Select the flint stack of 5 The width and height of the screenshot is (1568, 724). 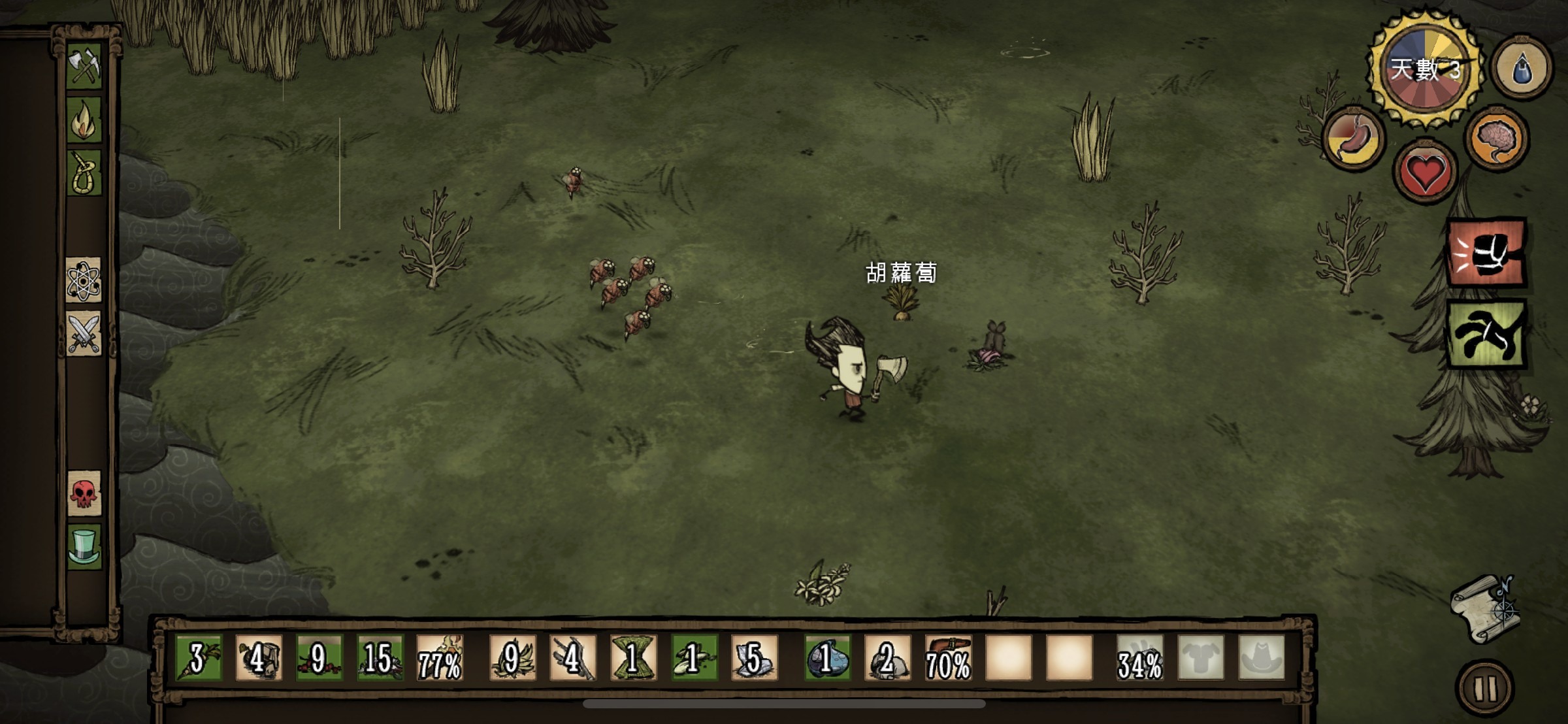click(753, 657)
